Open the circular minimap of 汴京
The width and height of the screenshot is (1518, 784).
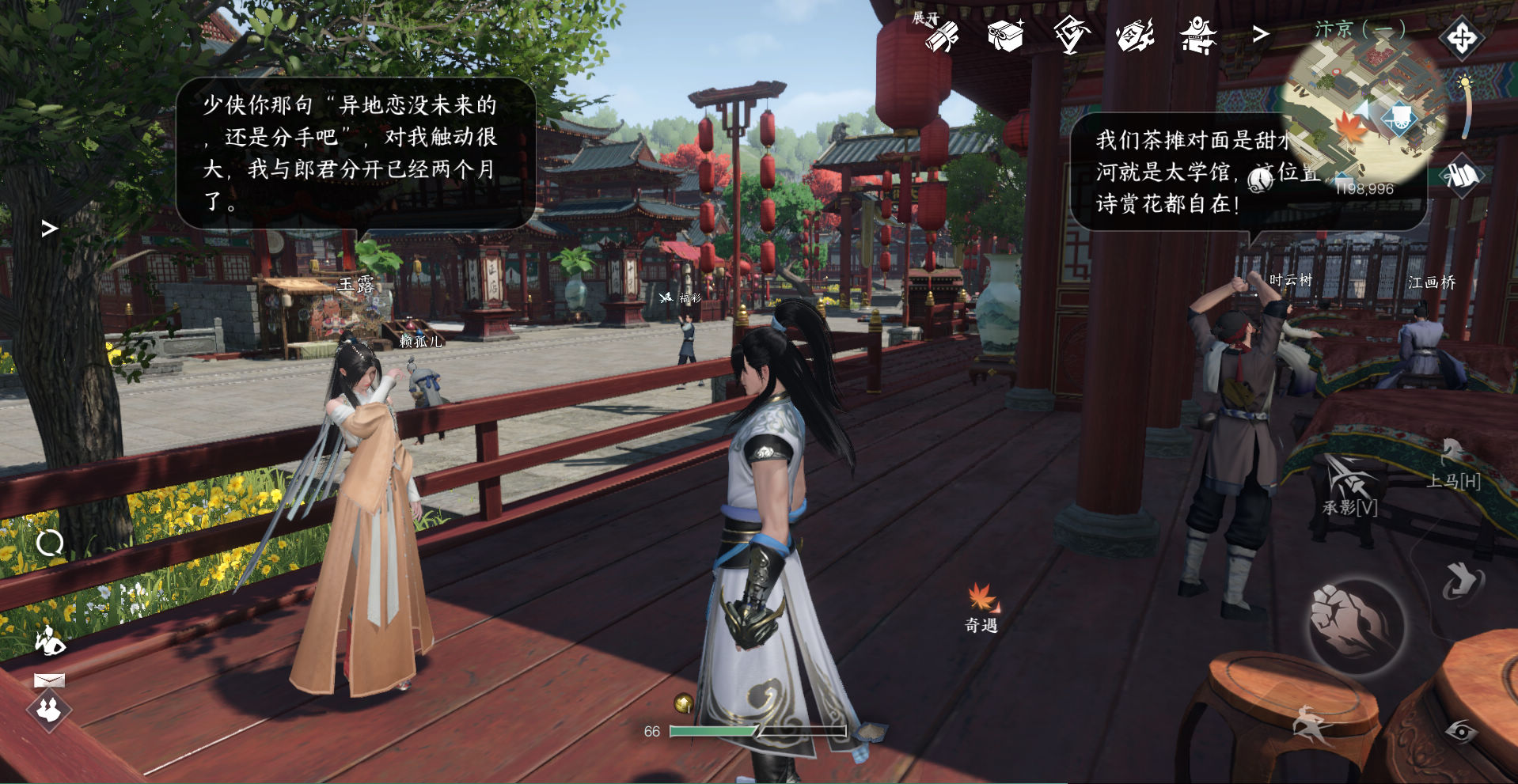click(x=1363, y=111)
